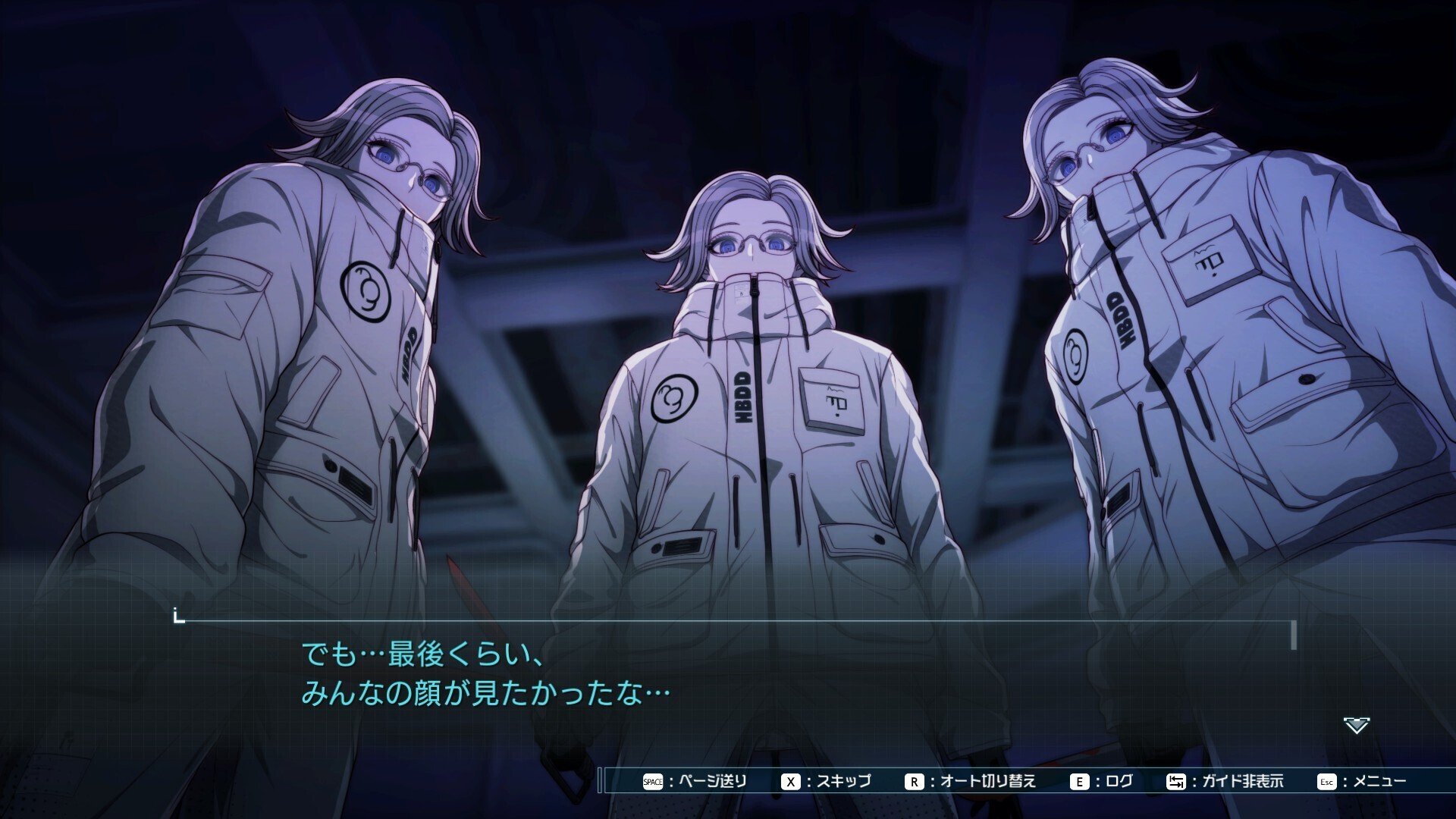Advance dialogue with the ページ送り button

[695, 781]
